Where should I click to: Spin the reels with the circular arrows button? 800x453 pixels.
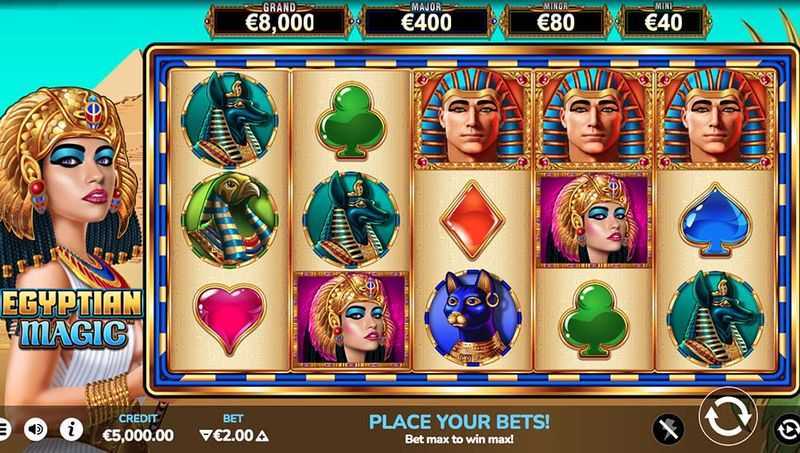coord(727,418)
